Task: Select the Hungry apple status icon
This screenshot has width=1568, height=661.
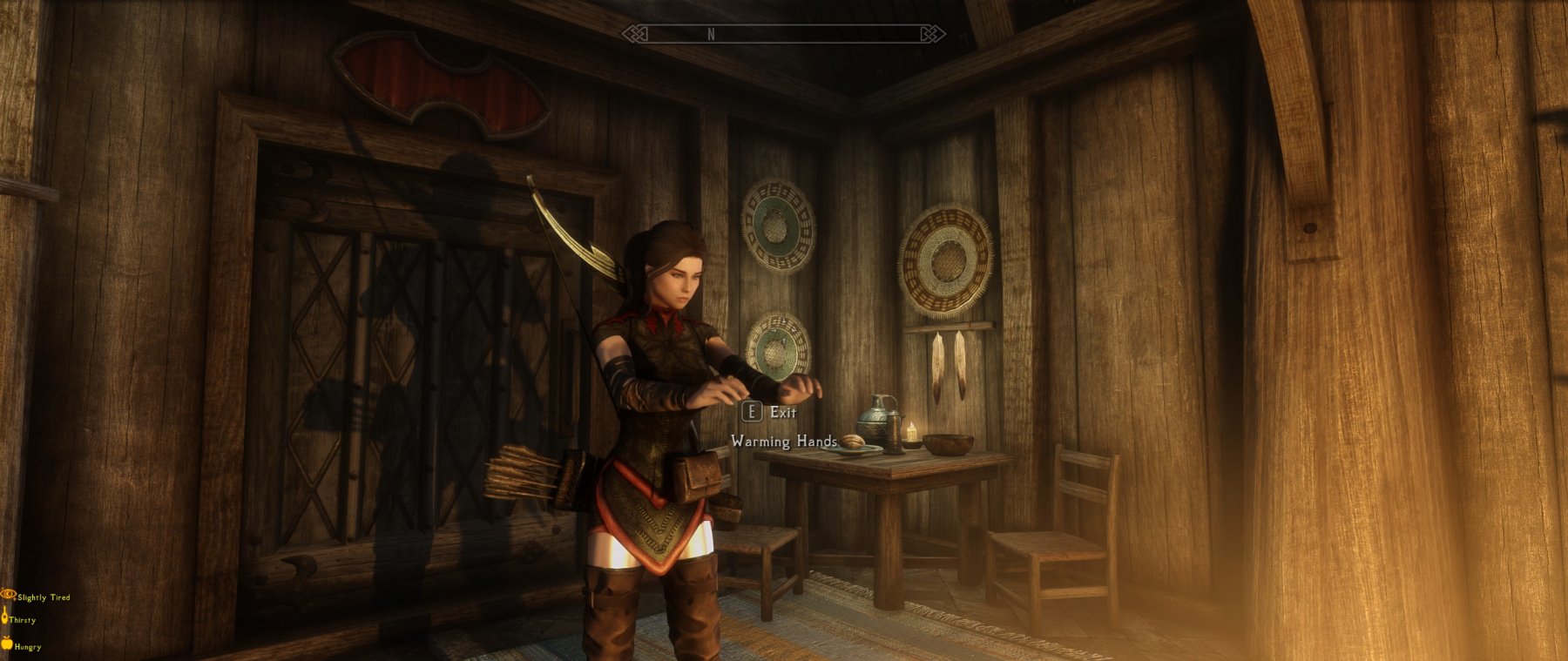Action: click(7, 644)
